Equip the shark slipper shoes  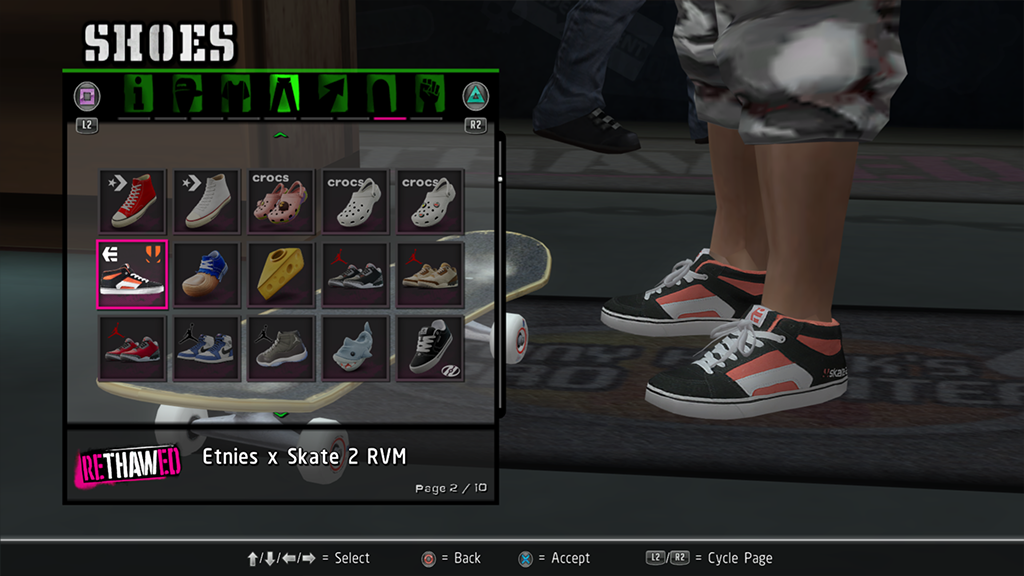click(x=356, y=348)
